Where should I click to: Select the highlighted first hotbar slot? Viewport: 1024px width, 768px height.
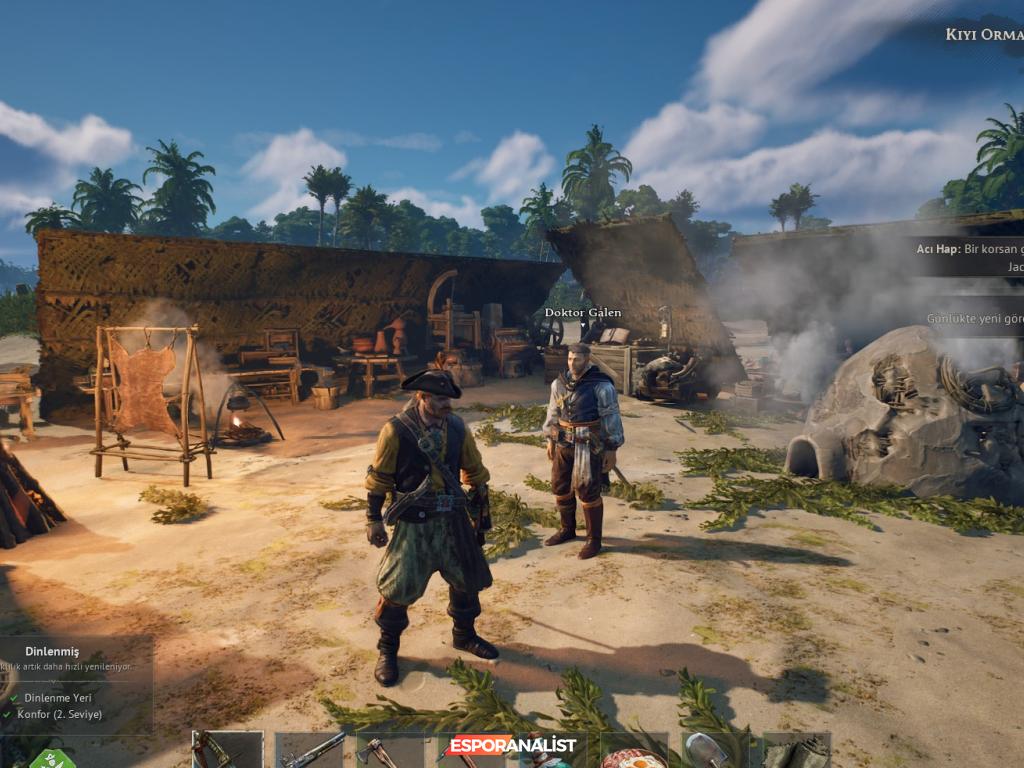pyautogui.click(x=228, y=750)
